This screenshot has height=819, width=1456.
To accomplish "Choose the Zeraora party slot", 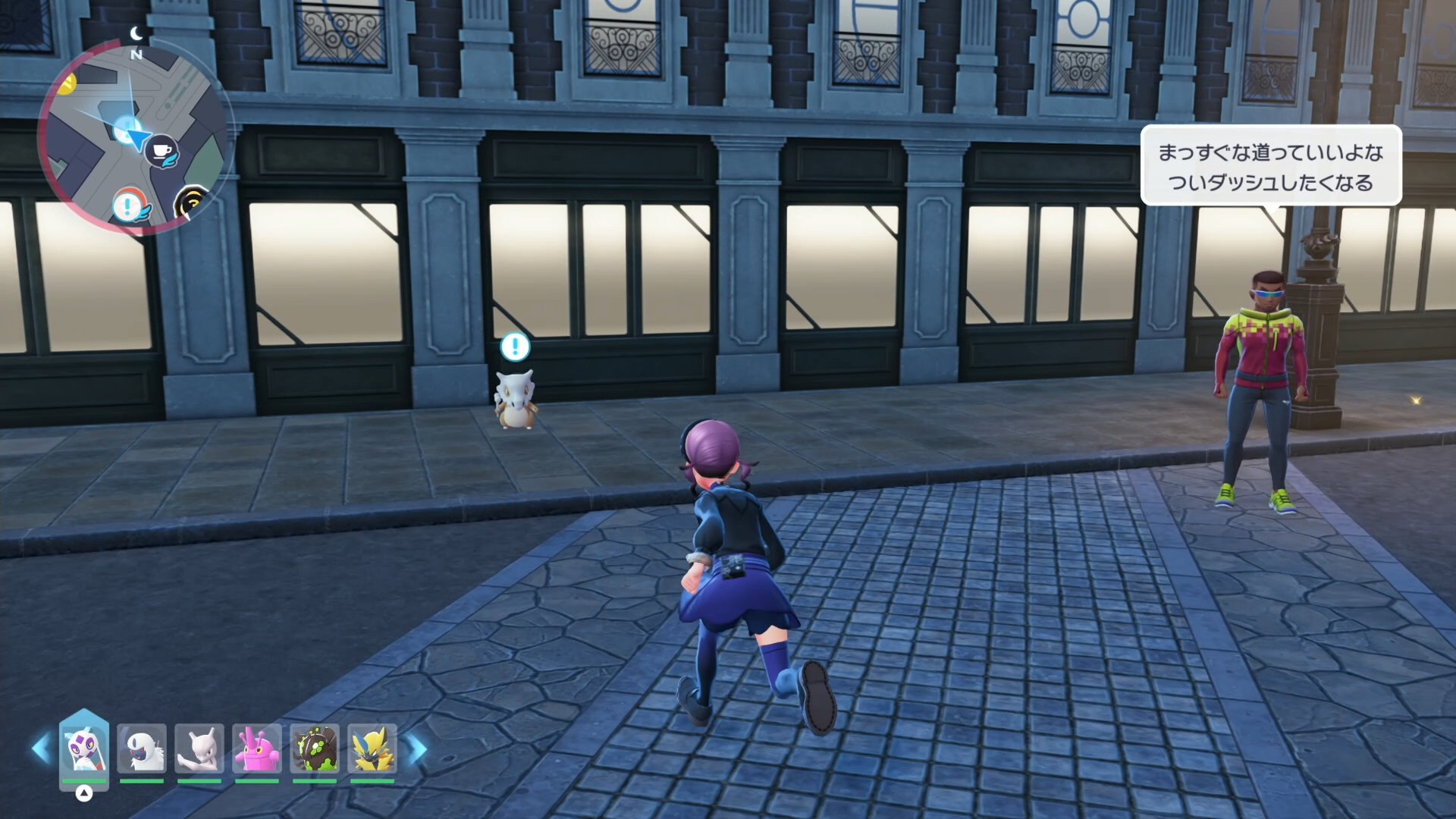I will pos(372,748).
